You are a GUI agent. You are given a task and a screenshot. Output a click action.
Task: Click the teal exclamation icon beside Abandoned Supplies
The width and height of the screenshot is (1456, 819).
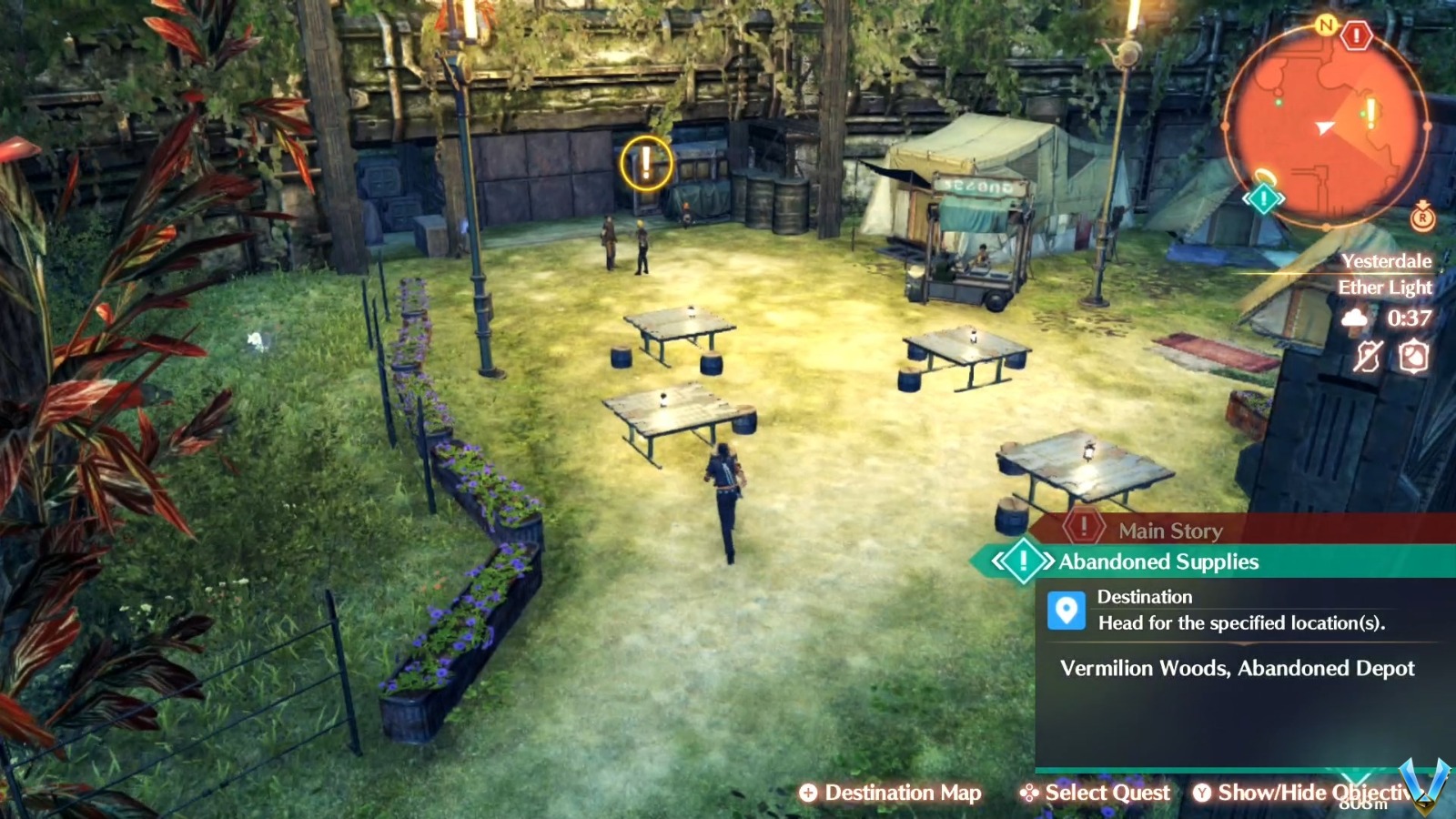point(1023,561)
